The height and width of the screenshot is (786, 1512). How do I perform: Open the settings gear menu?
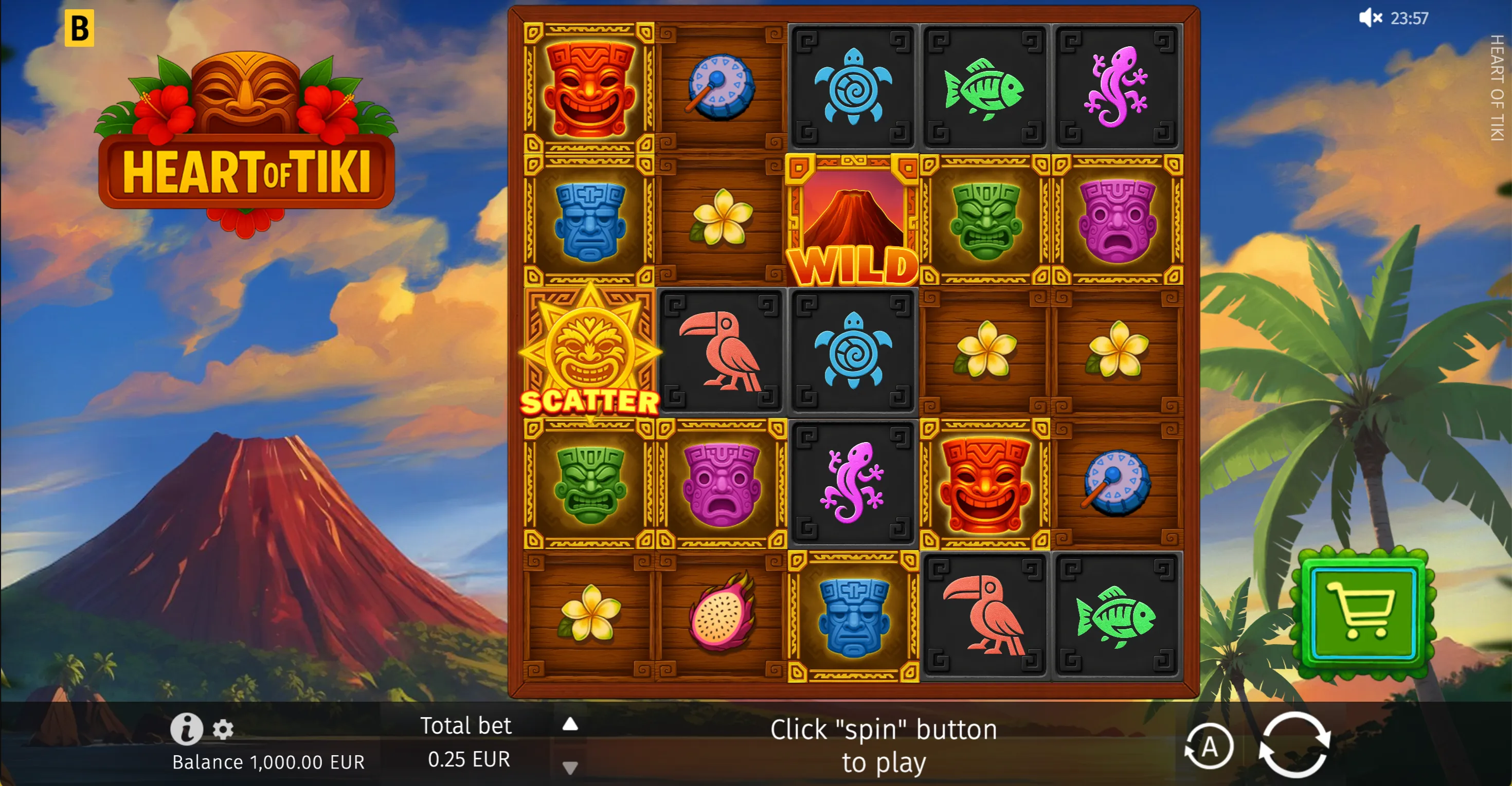click(223, 729)
